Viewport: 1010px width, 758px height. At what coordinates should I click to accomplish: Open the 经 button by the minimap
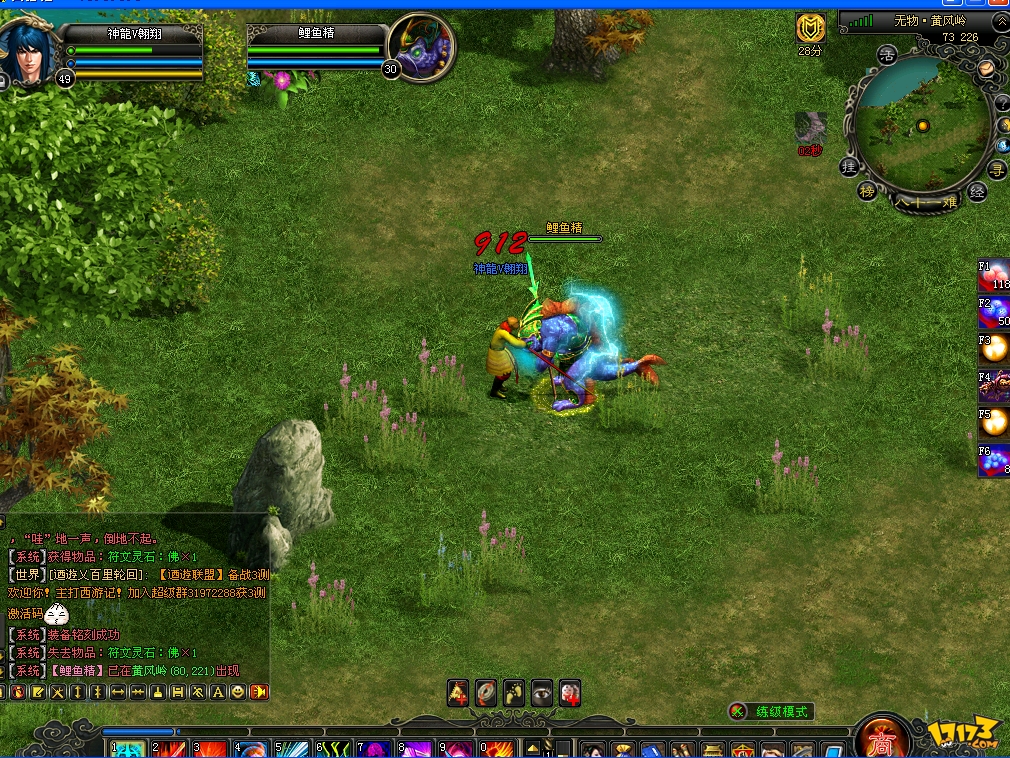pos(977,191)
